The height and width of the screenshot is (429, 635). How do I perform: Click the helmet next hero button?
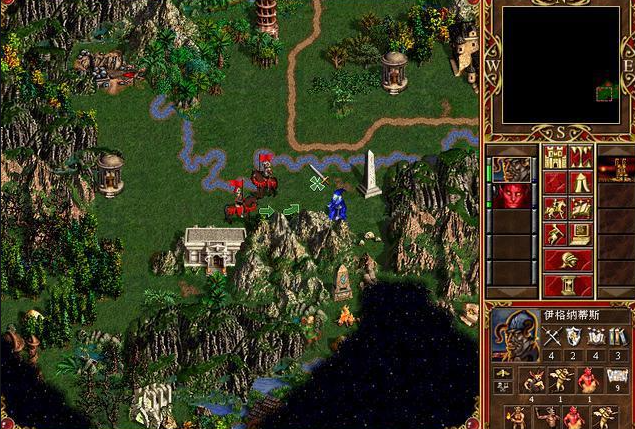[x=567, y=260]
